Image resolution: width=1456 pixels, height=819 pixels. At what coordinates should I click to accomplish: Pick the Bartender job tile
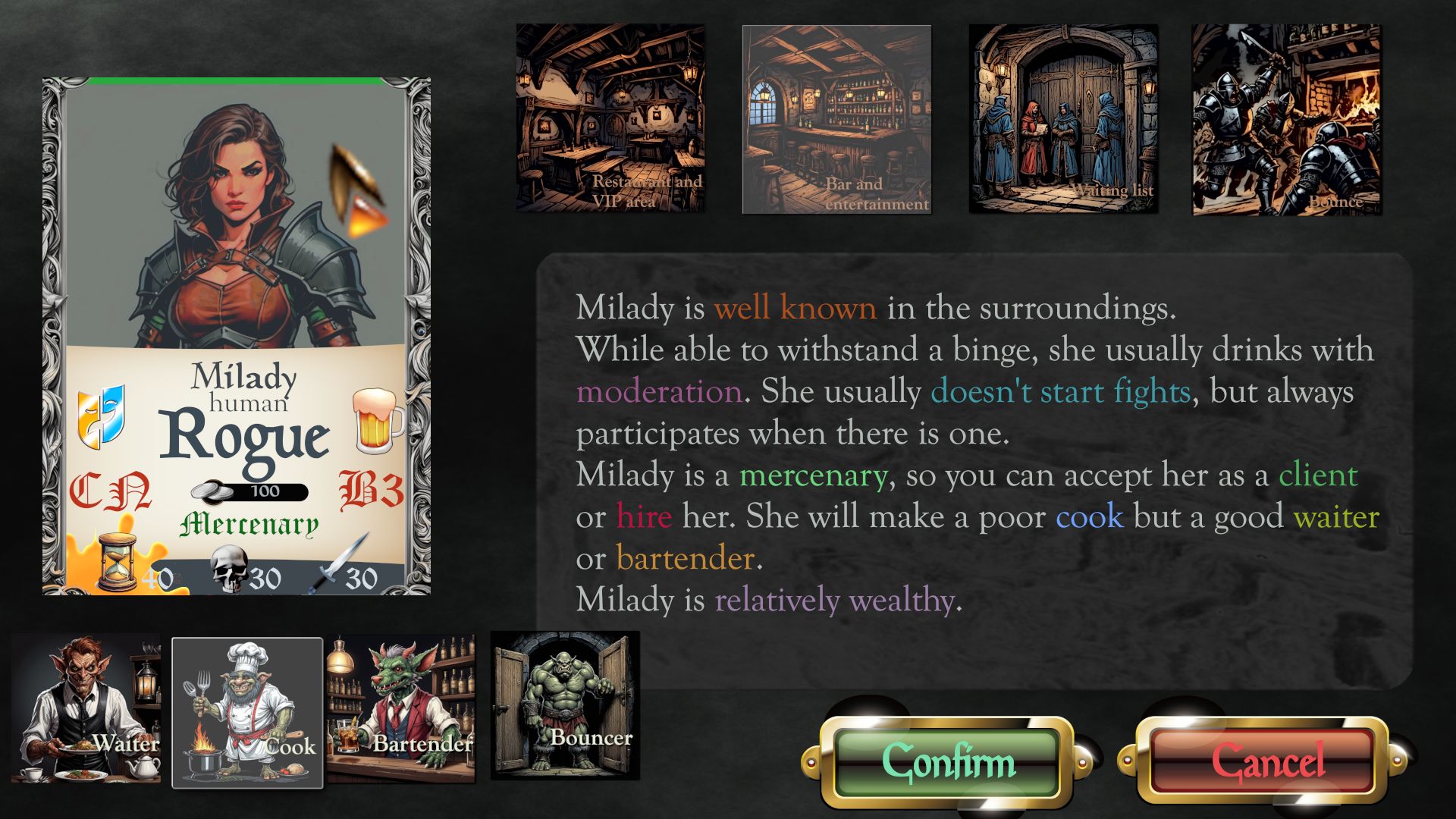[401, 709]
